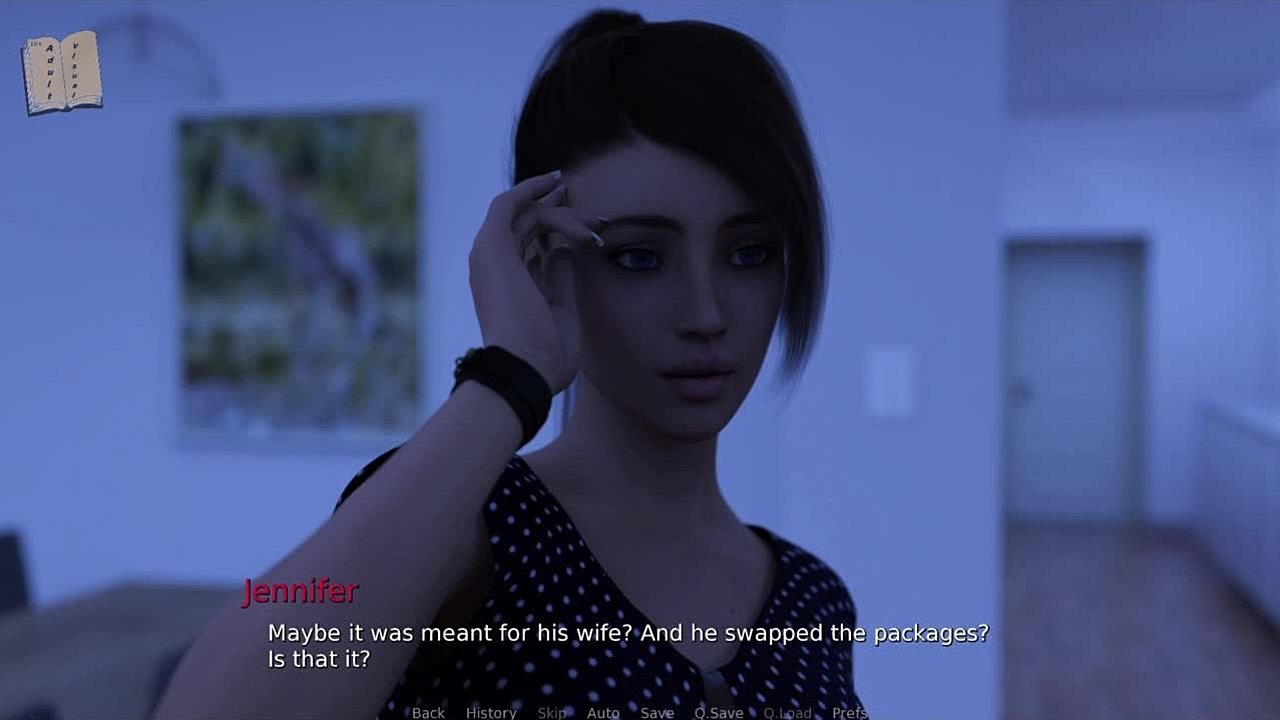The height and width of the screenshot is (720, 1280).
Task: Click the book logo icon
Action: click(62, 72)
